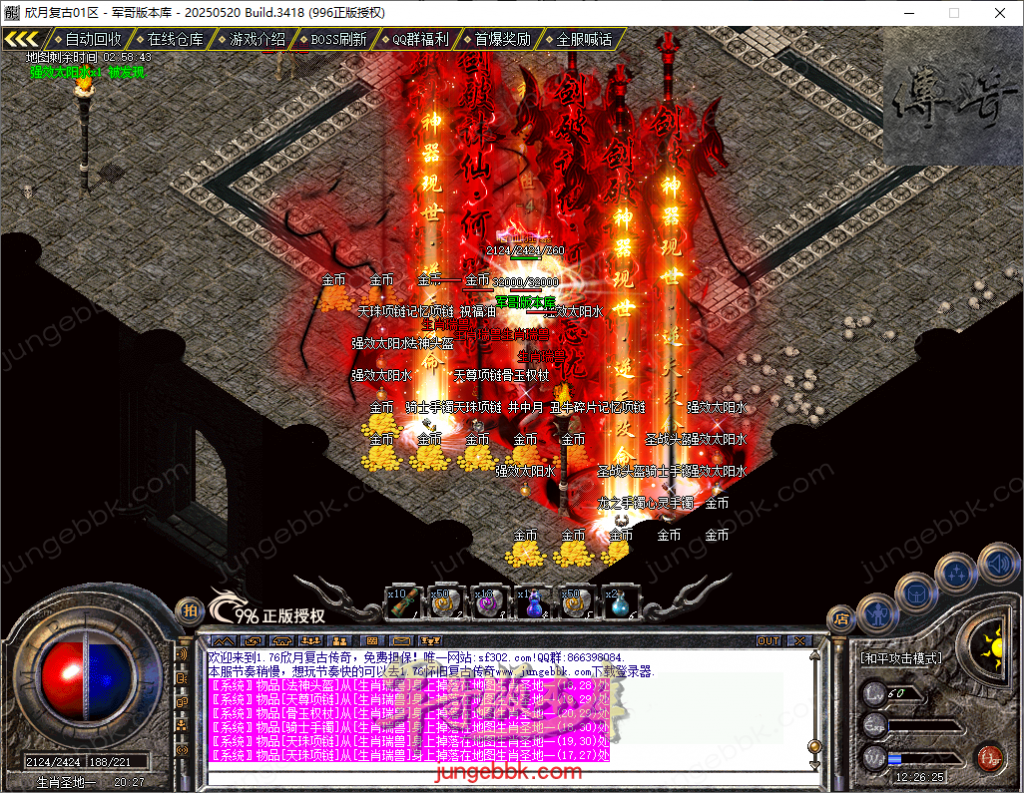Viewport: 1024px width, 793px height.
Task: Open the character equipment panel icon
Action: coord(877,609)
